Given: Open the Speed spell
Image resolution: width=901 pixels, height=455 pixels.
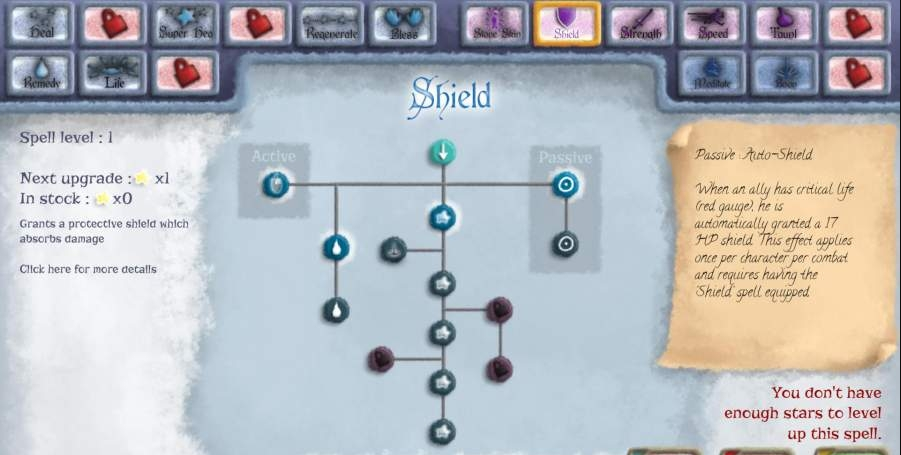Looking at the screenshot, I should (x=713, y=24).
